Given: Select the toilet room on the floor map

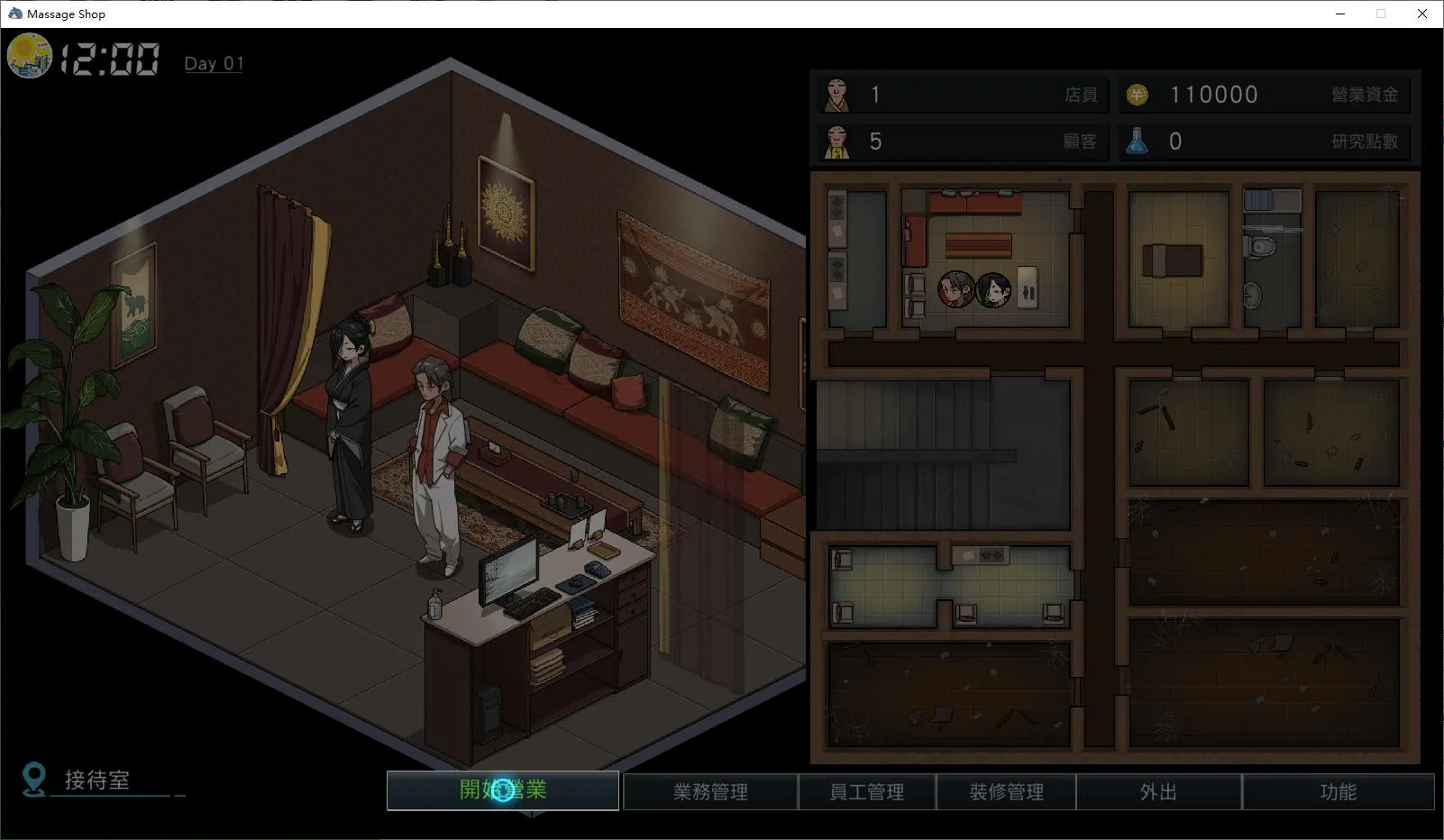Looking at the screenshot, I should (x=1271, y=260).
